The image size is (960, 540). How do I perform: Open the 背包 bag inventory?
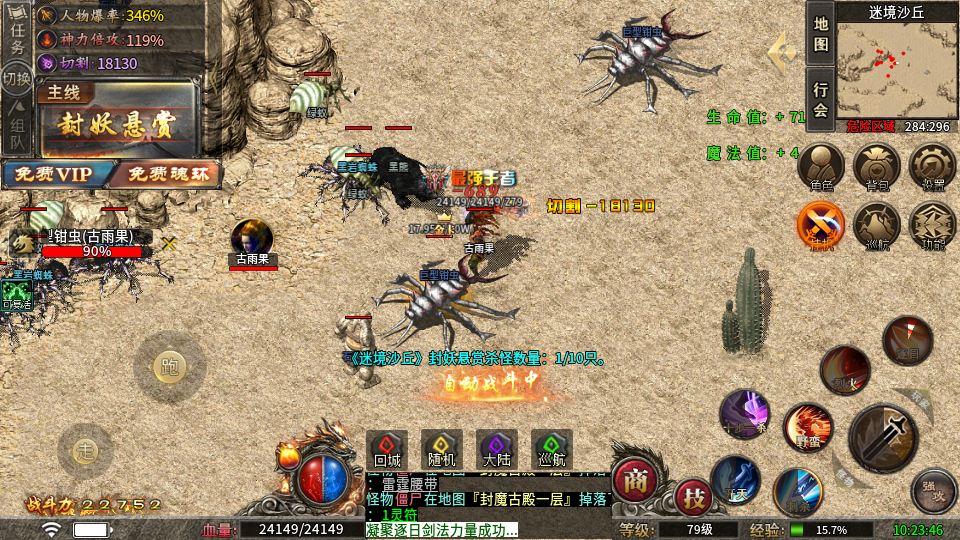tap(877, 168)
